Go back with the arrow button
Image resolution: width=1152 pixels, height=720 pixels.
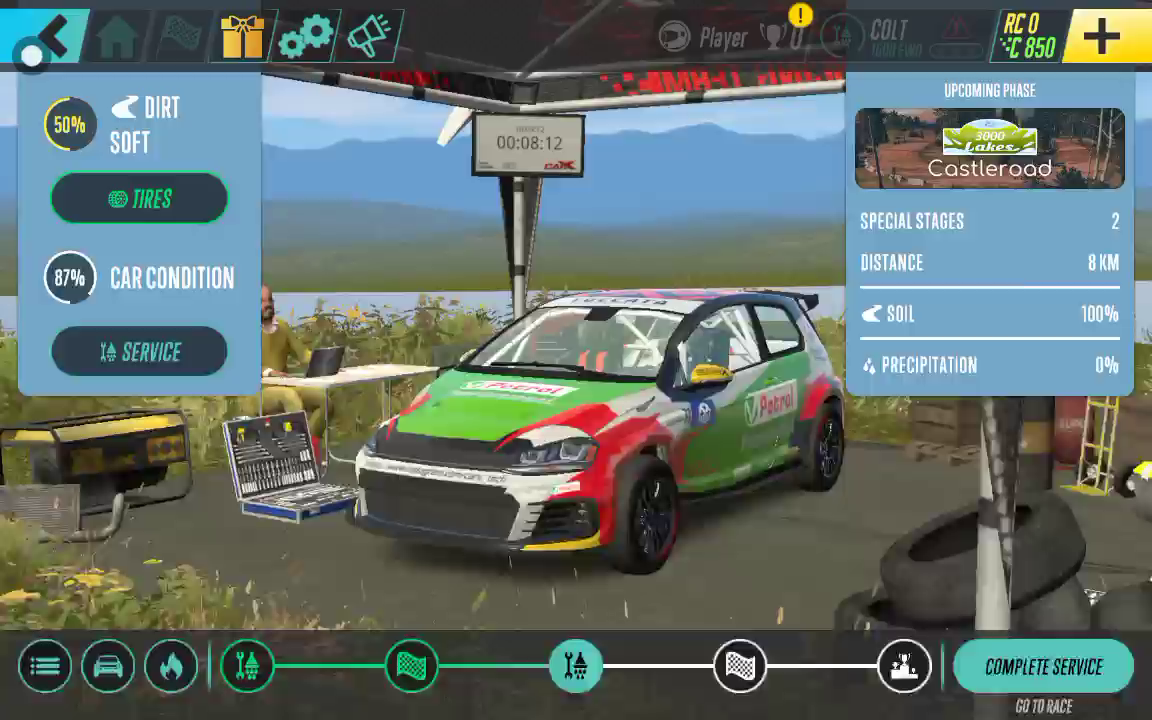point(45,36)
